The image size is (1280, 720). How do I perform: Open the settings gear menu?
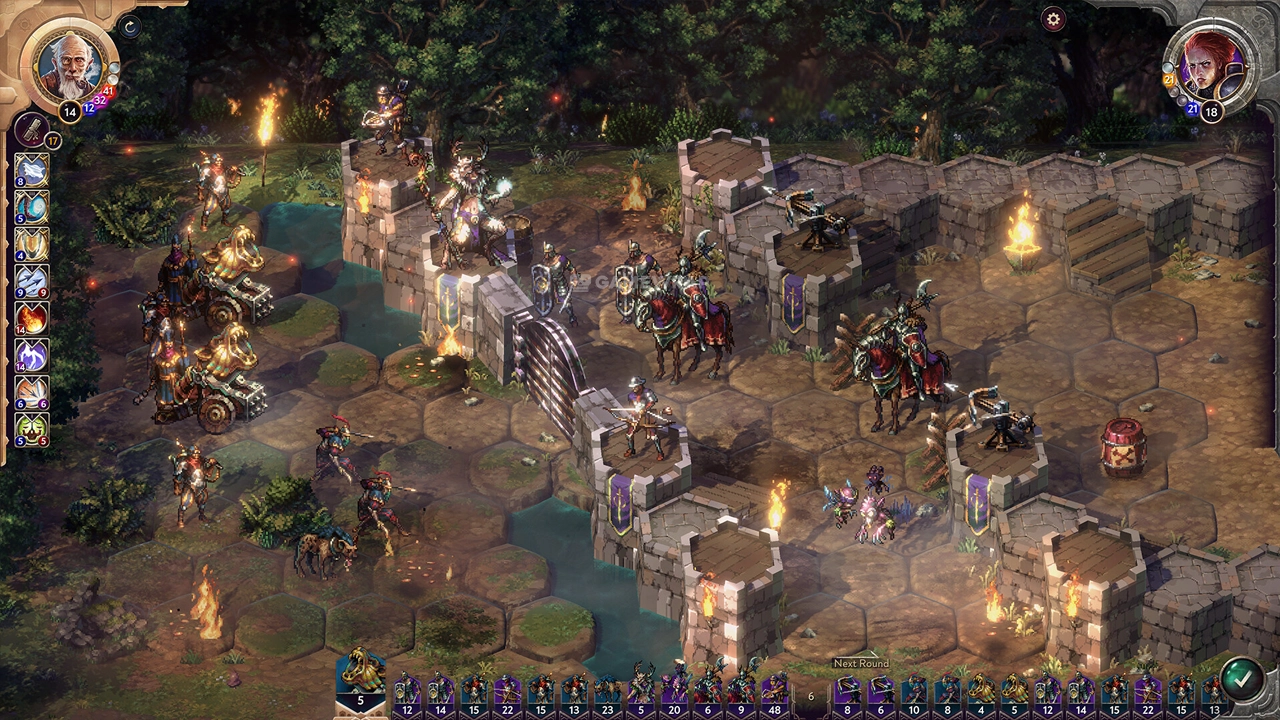pos(1053,19)
